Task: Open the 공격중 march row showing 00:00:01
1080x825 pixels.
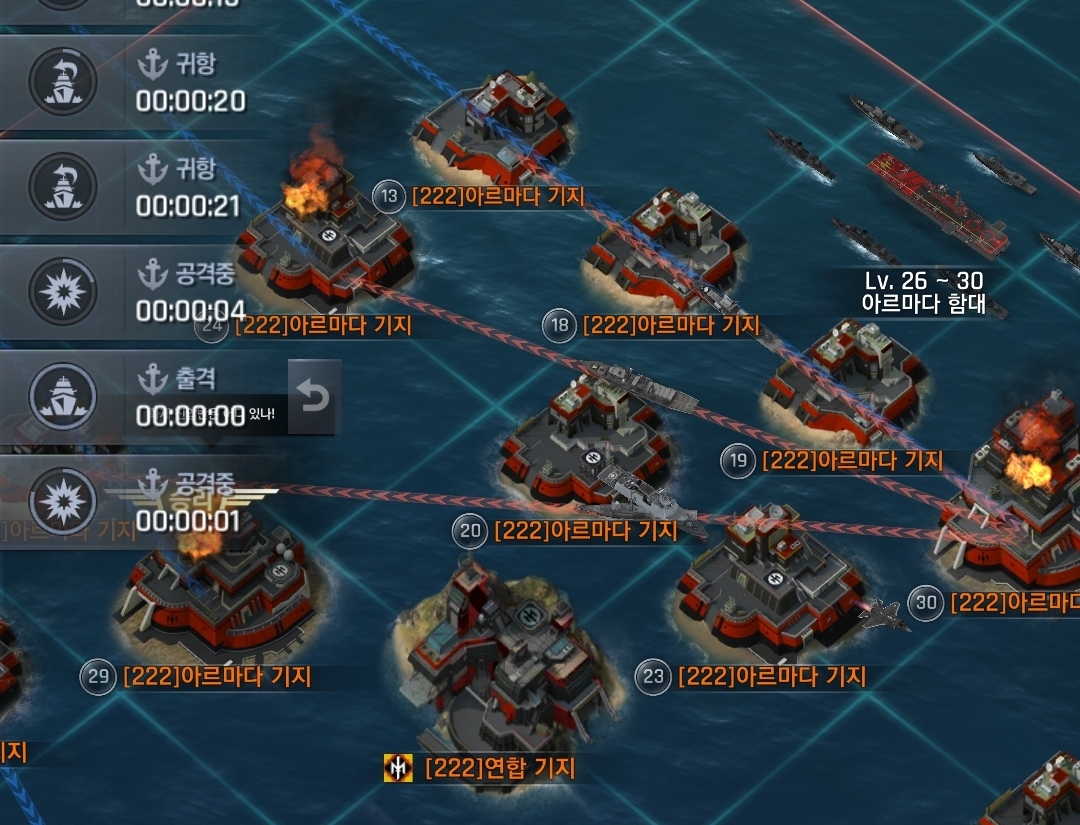Action: pyautogui.click(x=140, y=502)
